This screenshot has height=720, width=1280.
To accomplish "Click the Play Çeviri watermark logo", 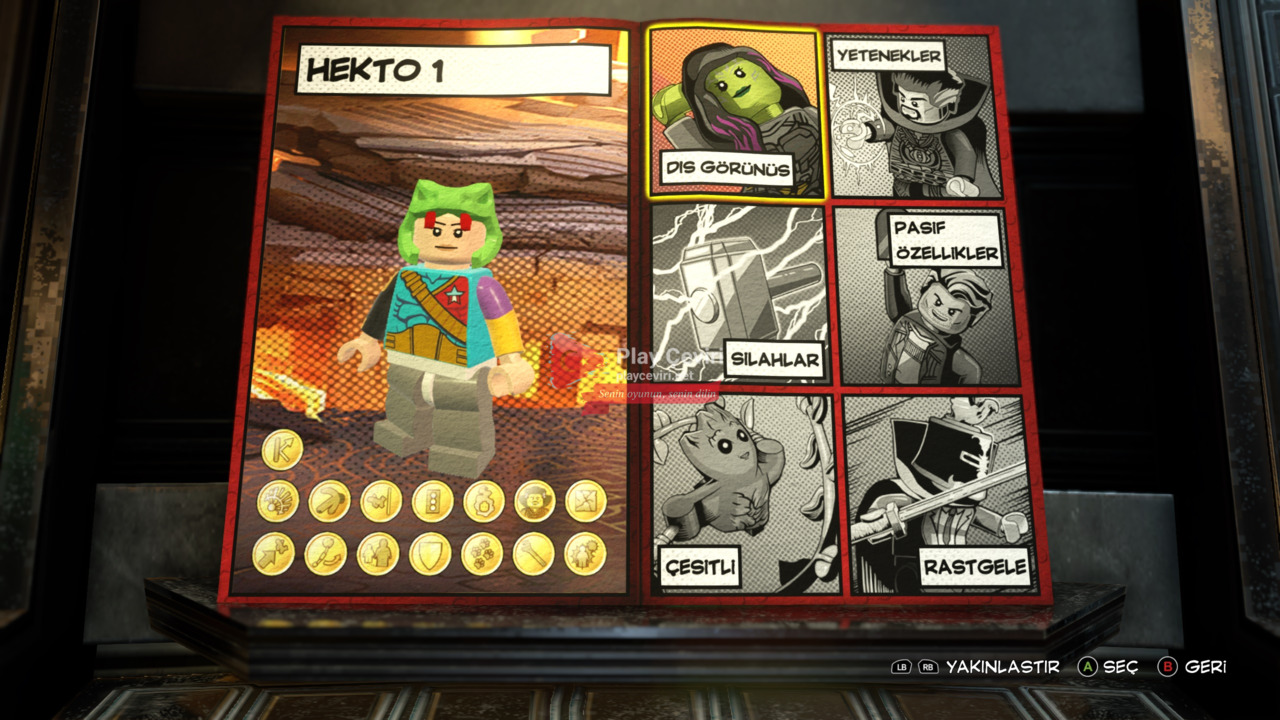I will 572,360.
